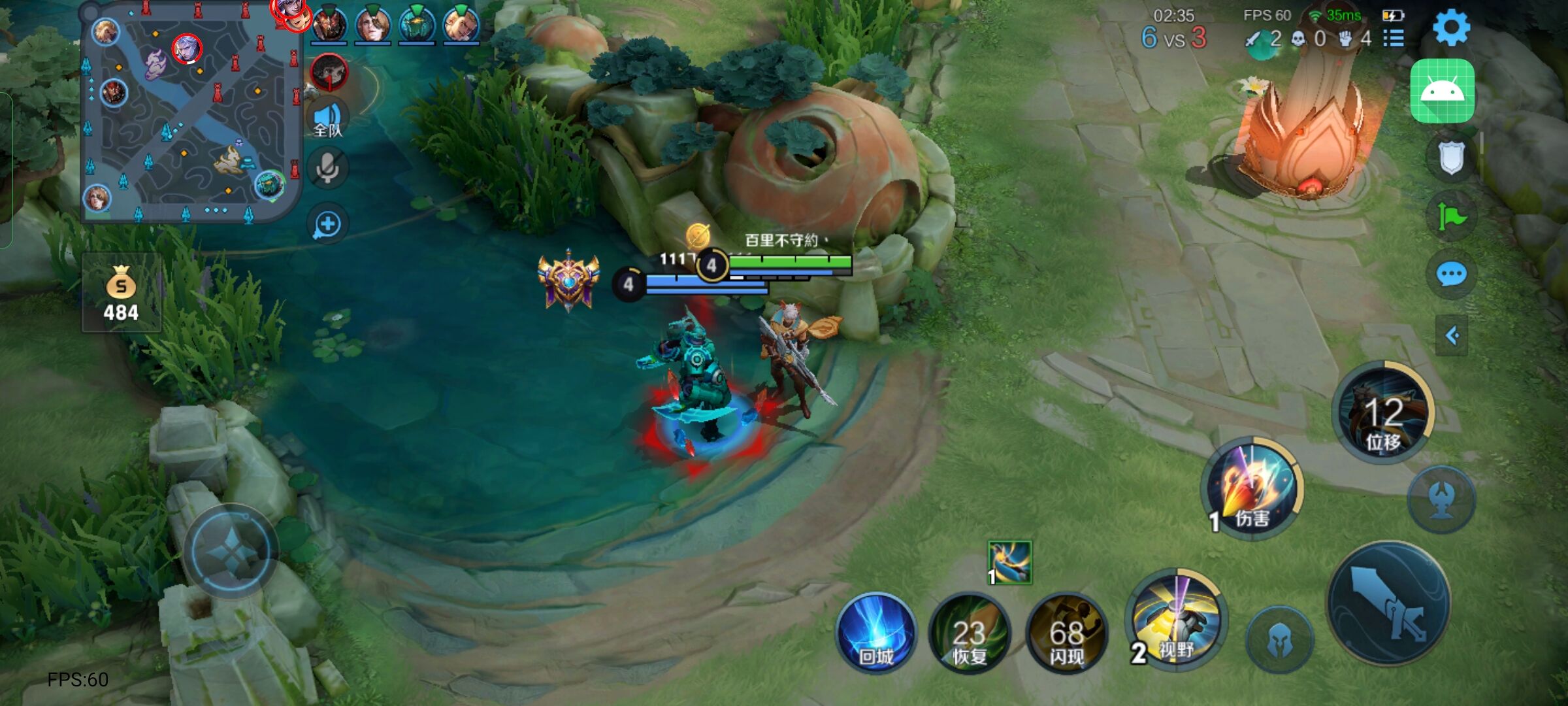The width and height of the screenshot is (1568, 706).
Task: Hit the sword basic attack button
Action: coord(1389,604)
